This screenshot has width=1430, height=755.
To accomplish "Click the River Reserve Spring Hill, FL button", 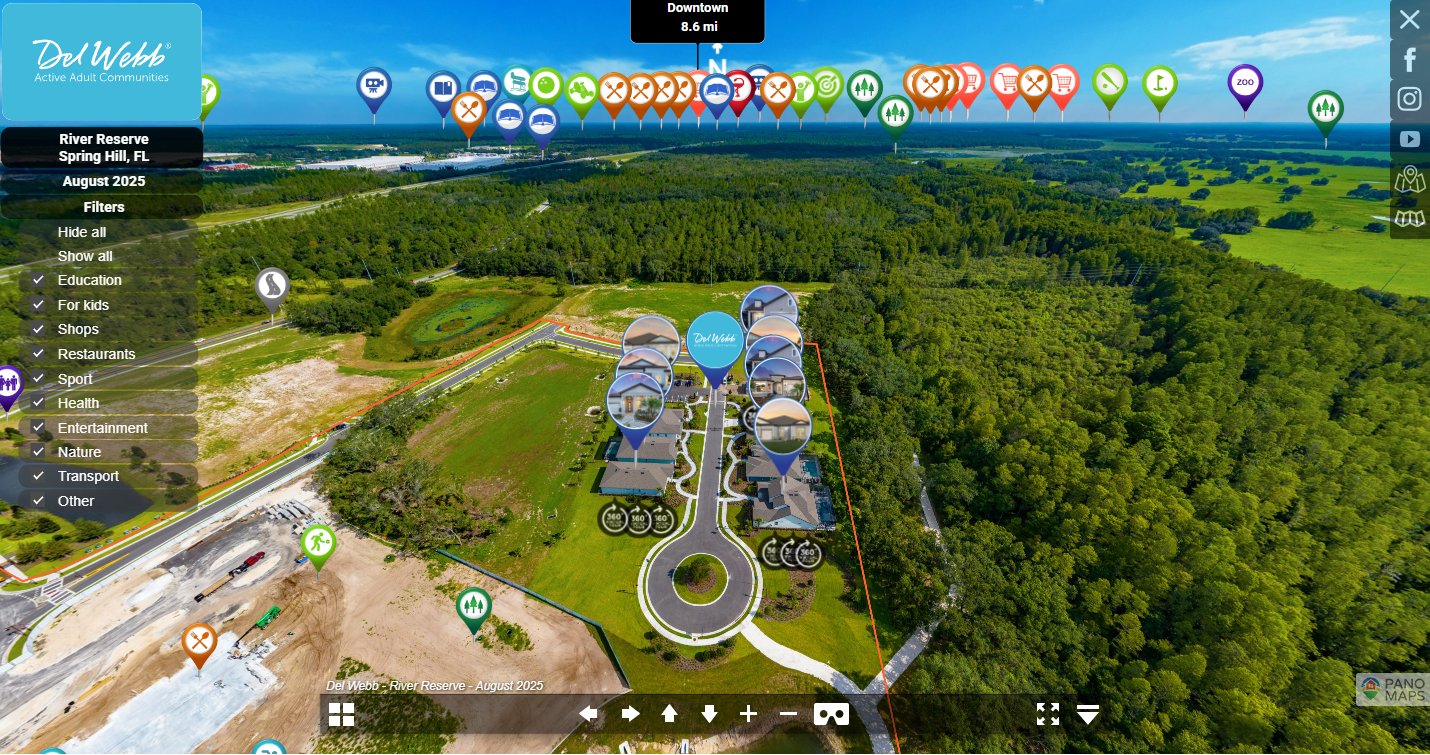I will point(103,147).
